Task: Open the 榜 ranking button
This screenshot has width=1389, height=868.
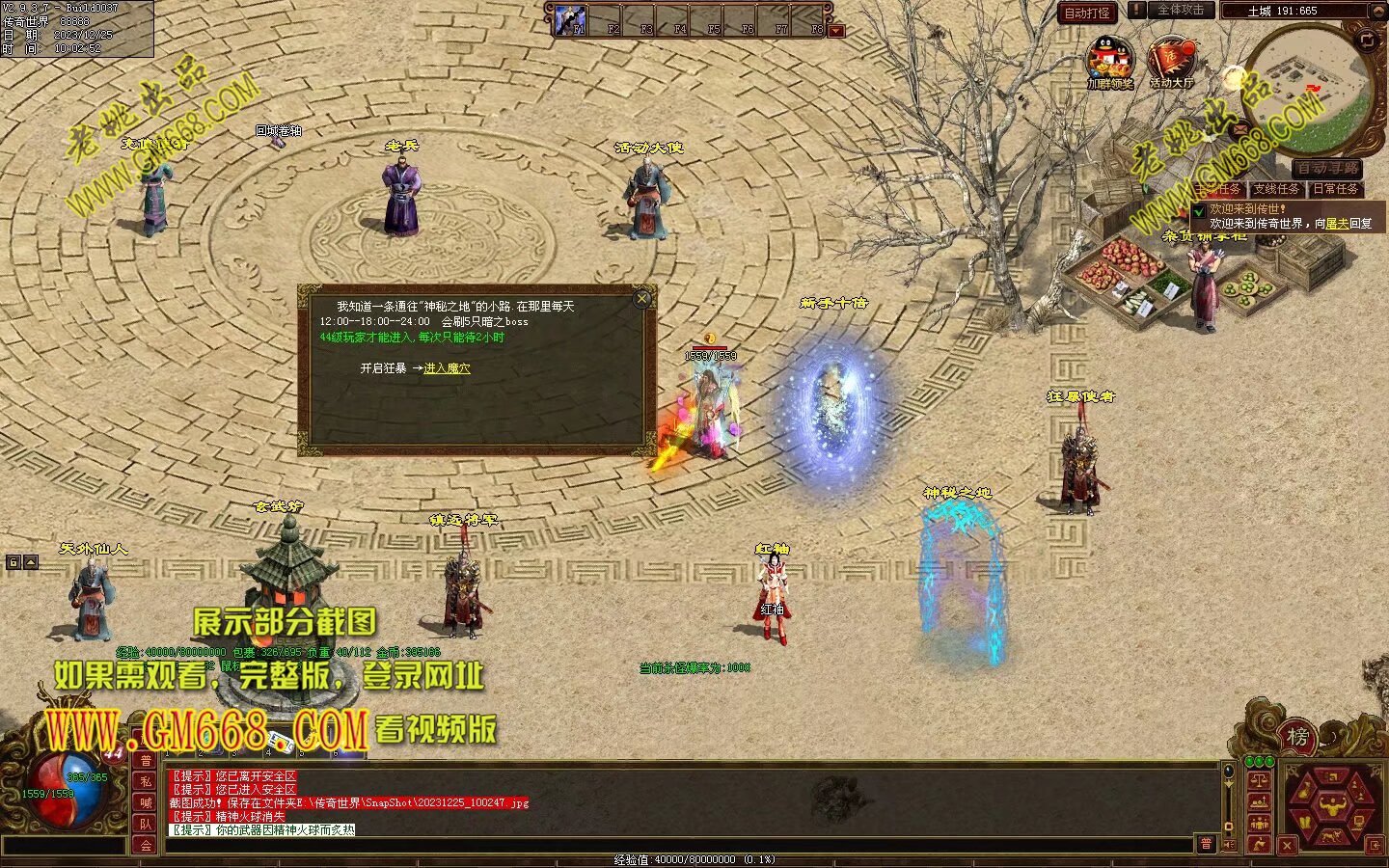Action: pos(1298,738)
